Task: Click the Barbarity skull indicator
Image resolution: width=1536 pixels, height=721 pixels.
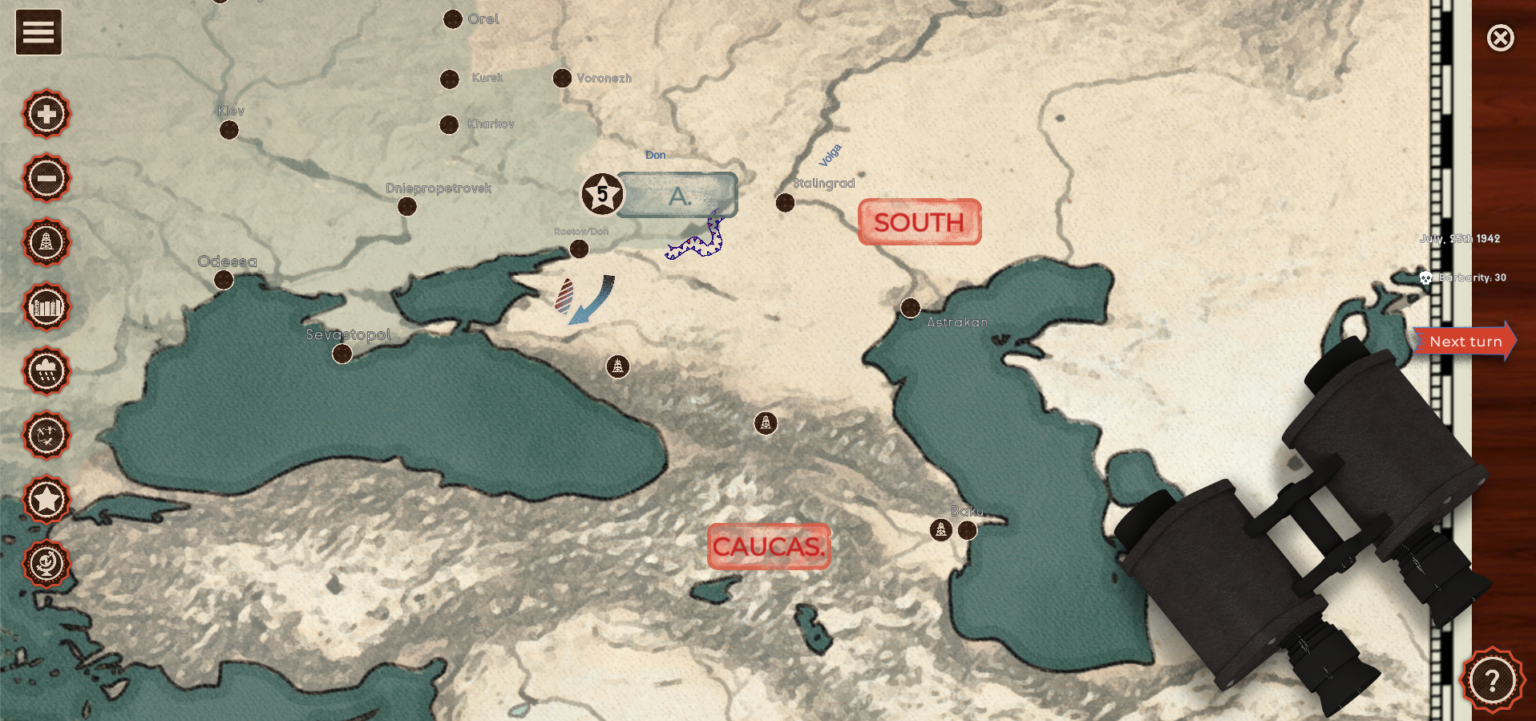Action: coord(1427,278)
